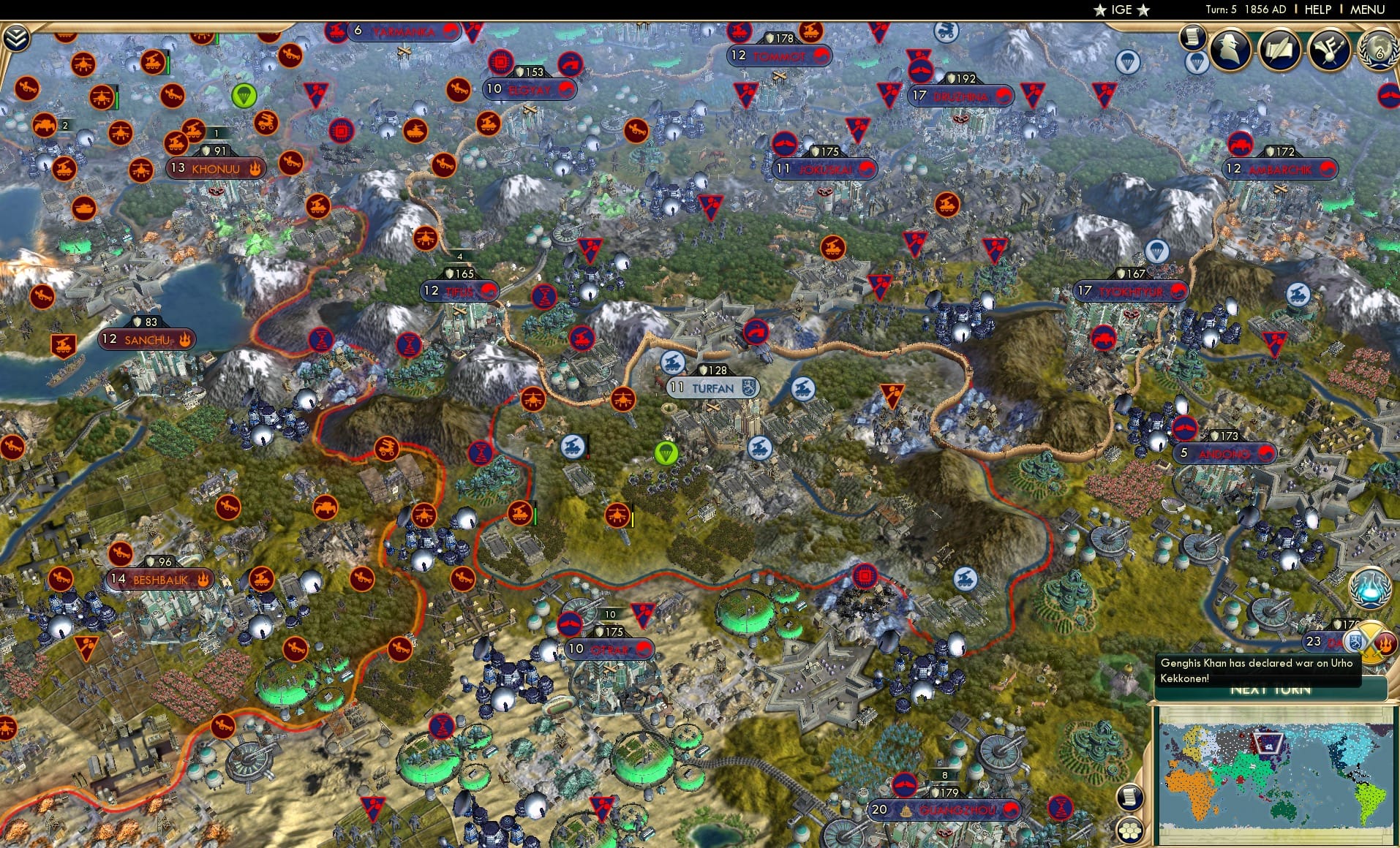This screenshot has height=848, width=1400.
Task: Open the Espionage overview spy icon
Action: (1229, 50)
